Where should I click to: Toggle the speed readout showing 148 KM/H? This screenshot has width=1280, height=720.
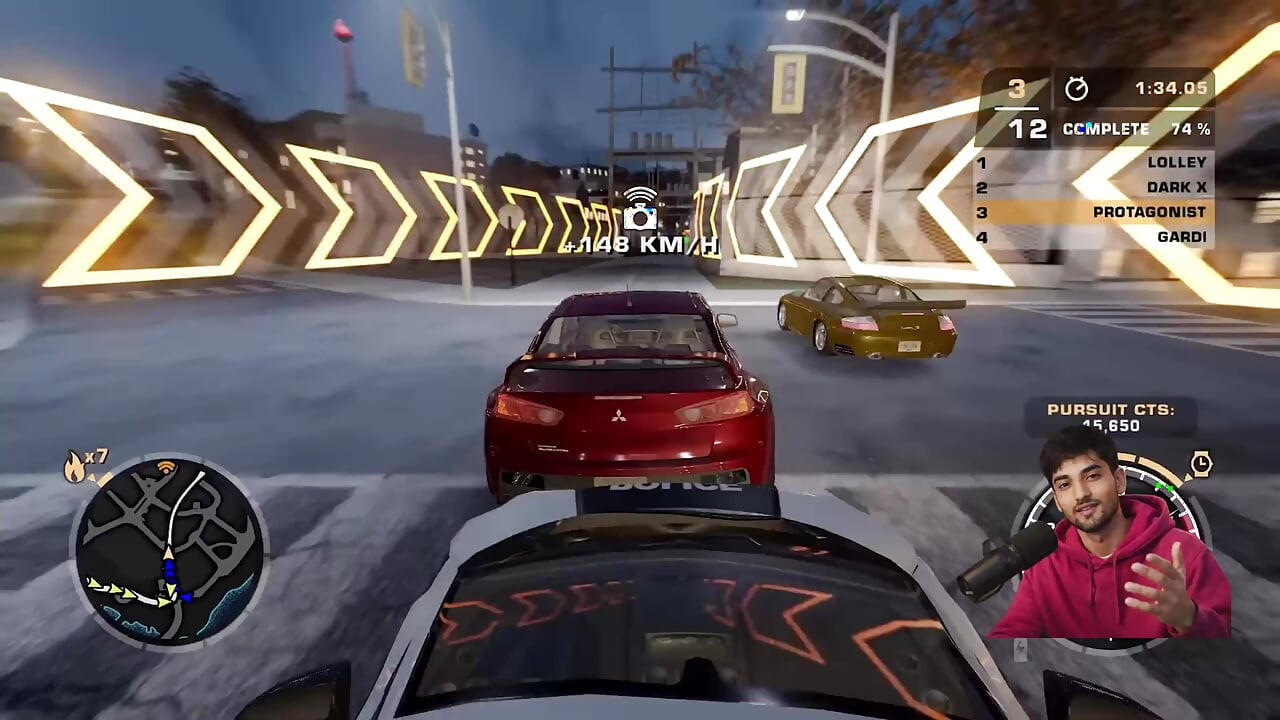tap(640, 247)
